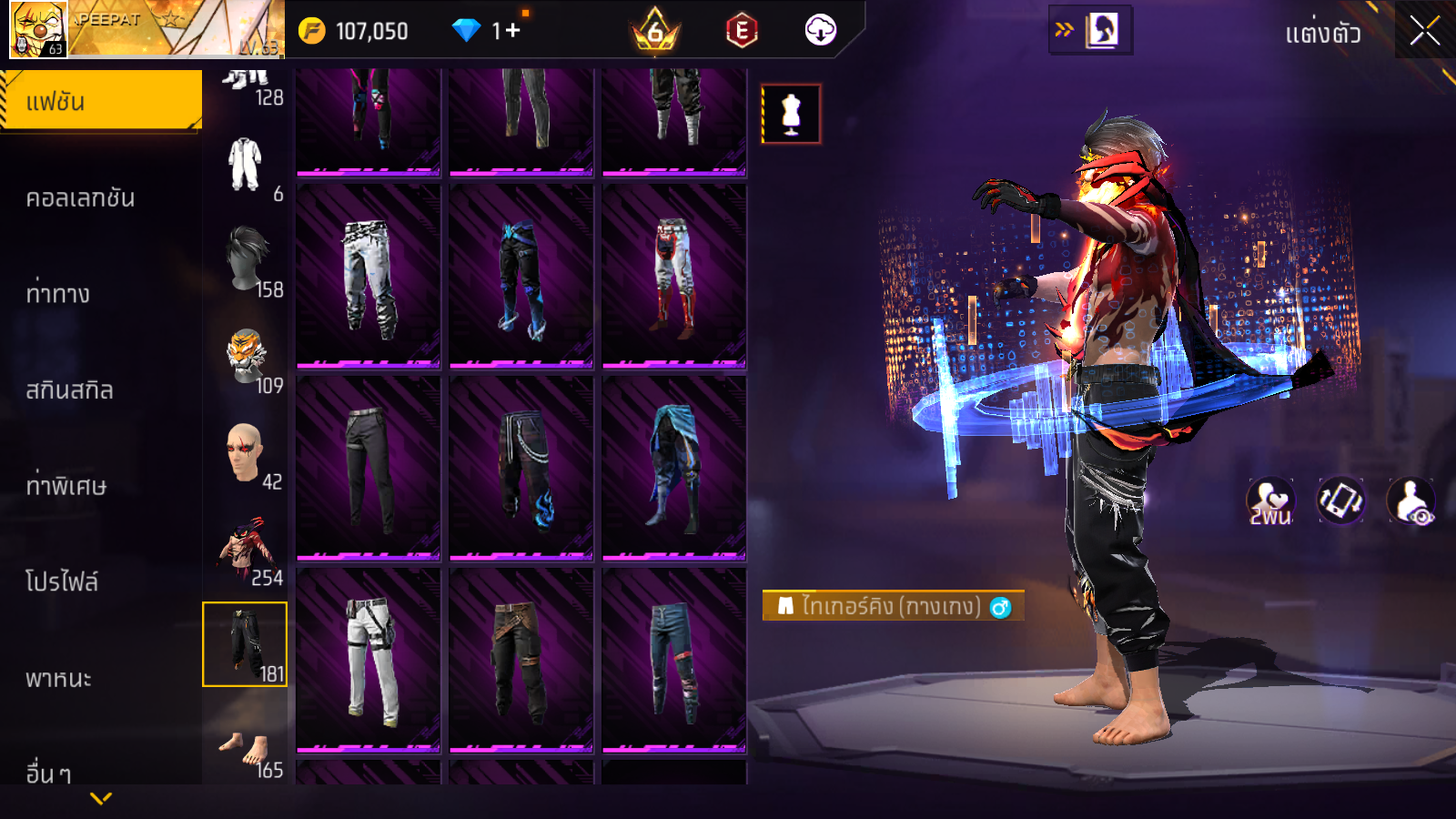Select the blue jeans with red patch

click(674, 661)
